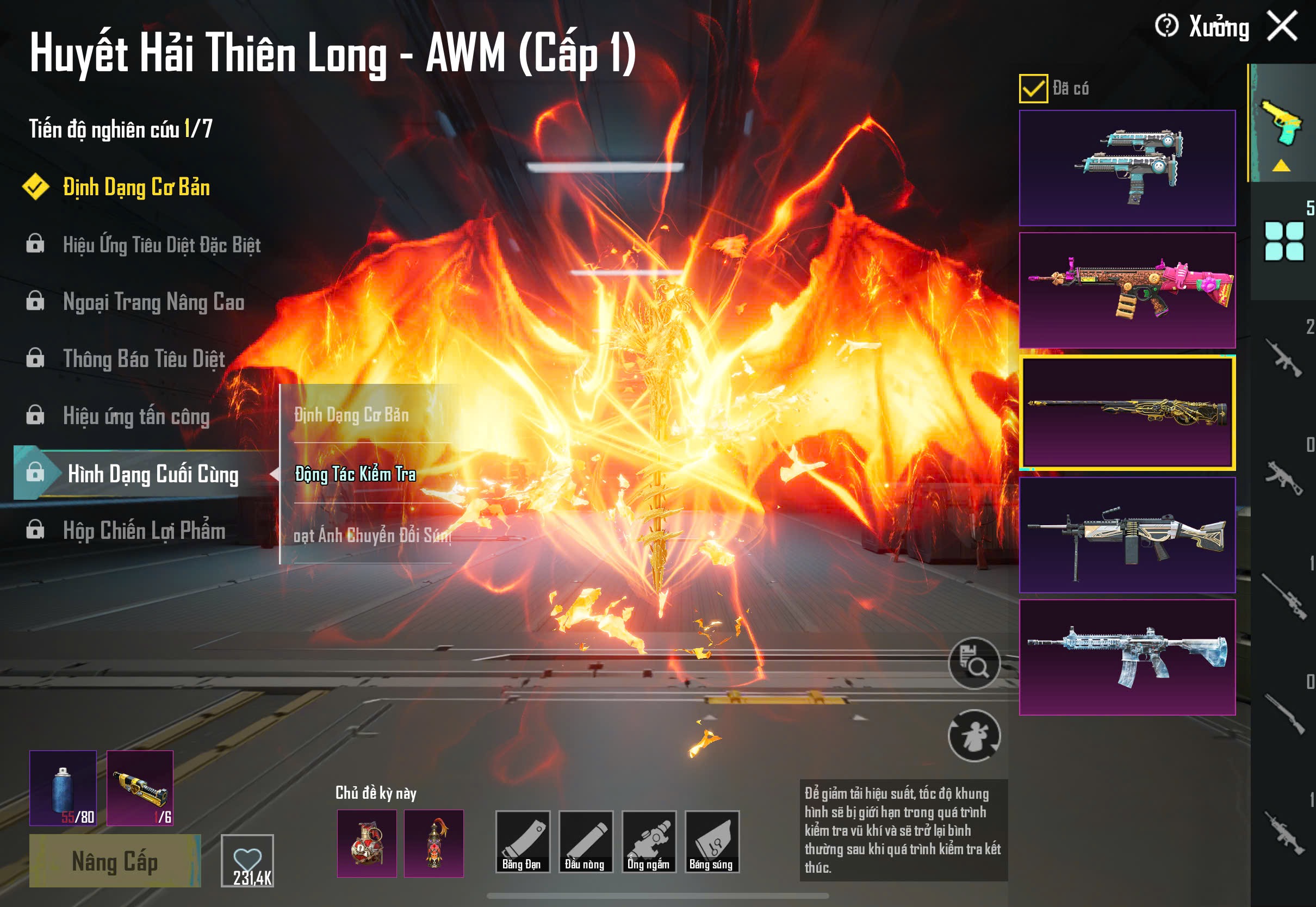Select the teal dual submachine gun skin thumbnail

pyautogui.click(x=1127, y=168)
